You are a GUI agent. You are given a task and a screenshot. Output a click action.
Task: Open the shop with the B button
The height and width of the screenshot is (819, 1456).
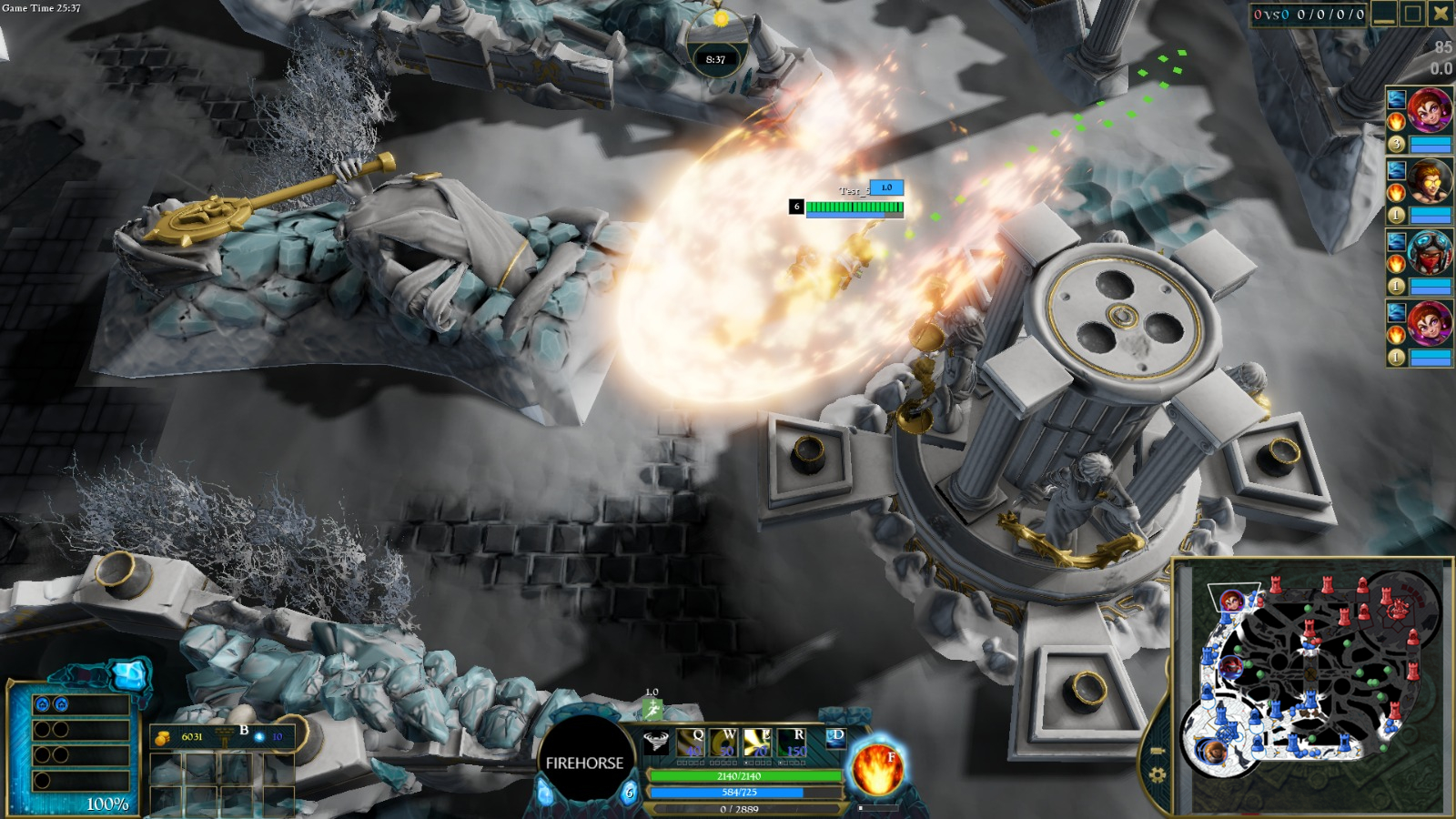[244, 732]
